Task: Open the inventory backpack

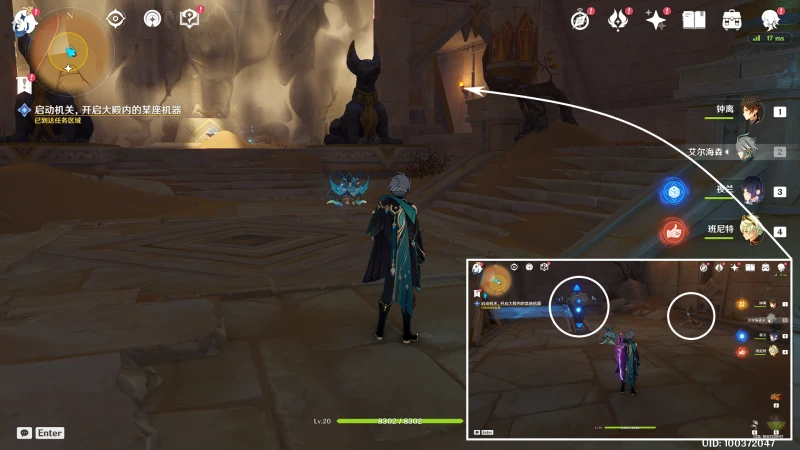Action: pos(732,19)
